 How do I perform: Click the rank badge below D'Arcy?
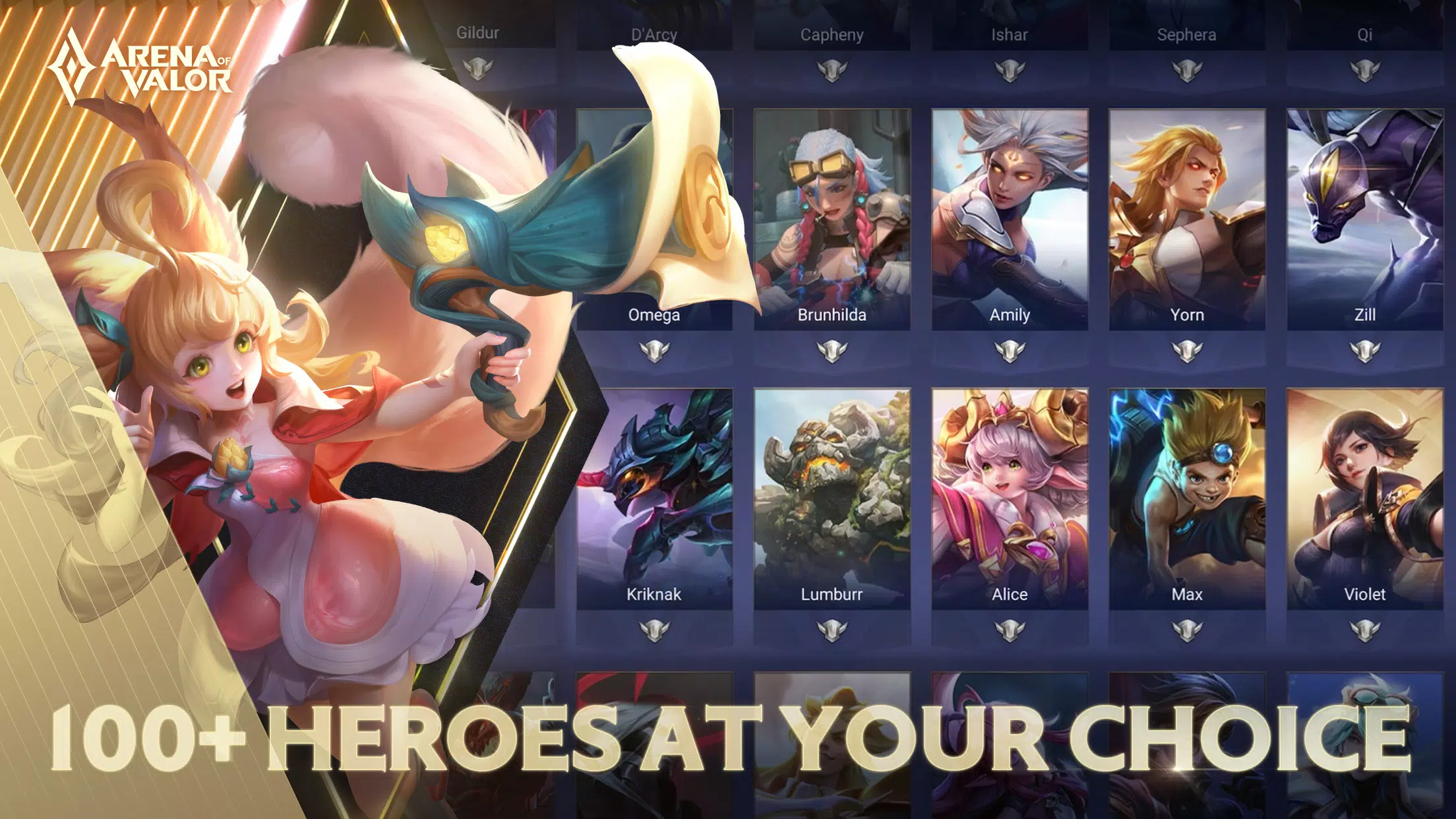click(x=655, y=69)
